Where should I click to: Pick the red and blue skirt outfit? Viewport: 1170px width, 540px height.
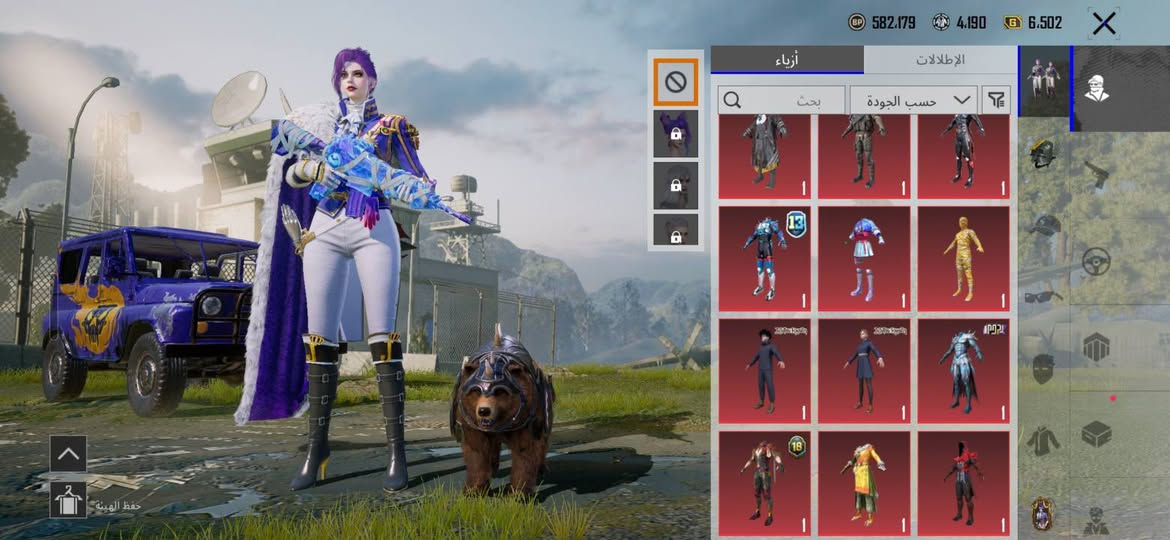[864, 257]
